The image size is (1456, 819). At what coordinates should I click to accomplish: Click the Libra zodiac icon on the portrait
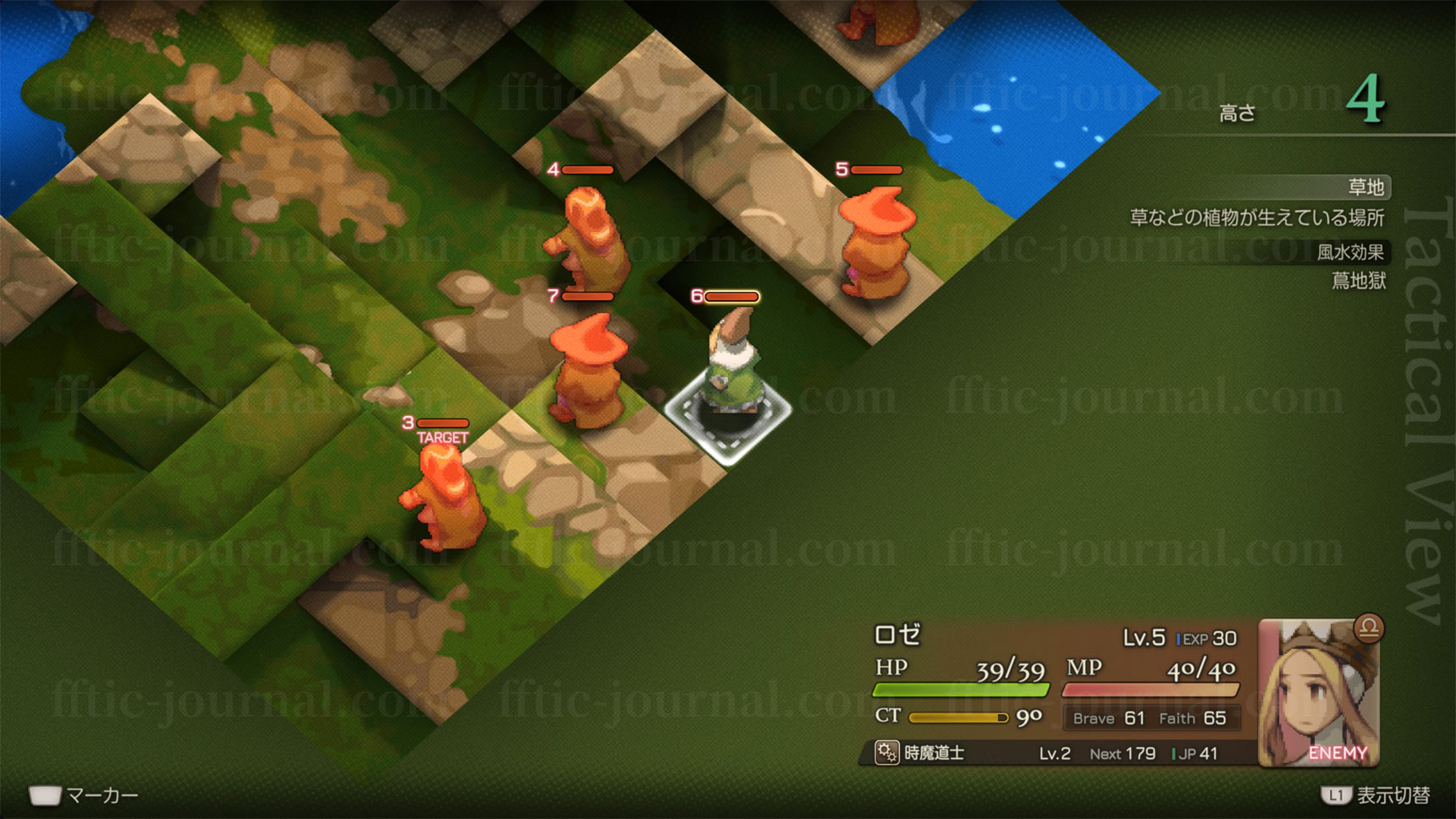[x=1368, y=628]
